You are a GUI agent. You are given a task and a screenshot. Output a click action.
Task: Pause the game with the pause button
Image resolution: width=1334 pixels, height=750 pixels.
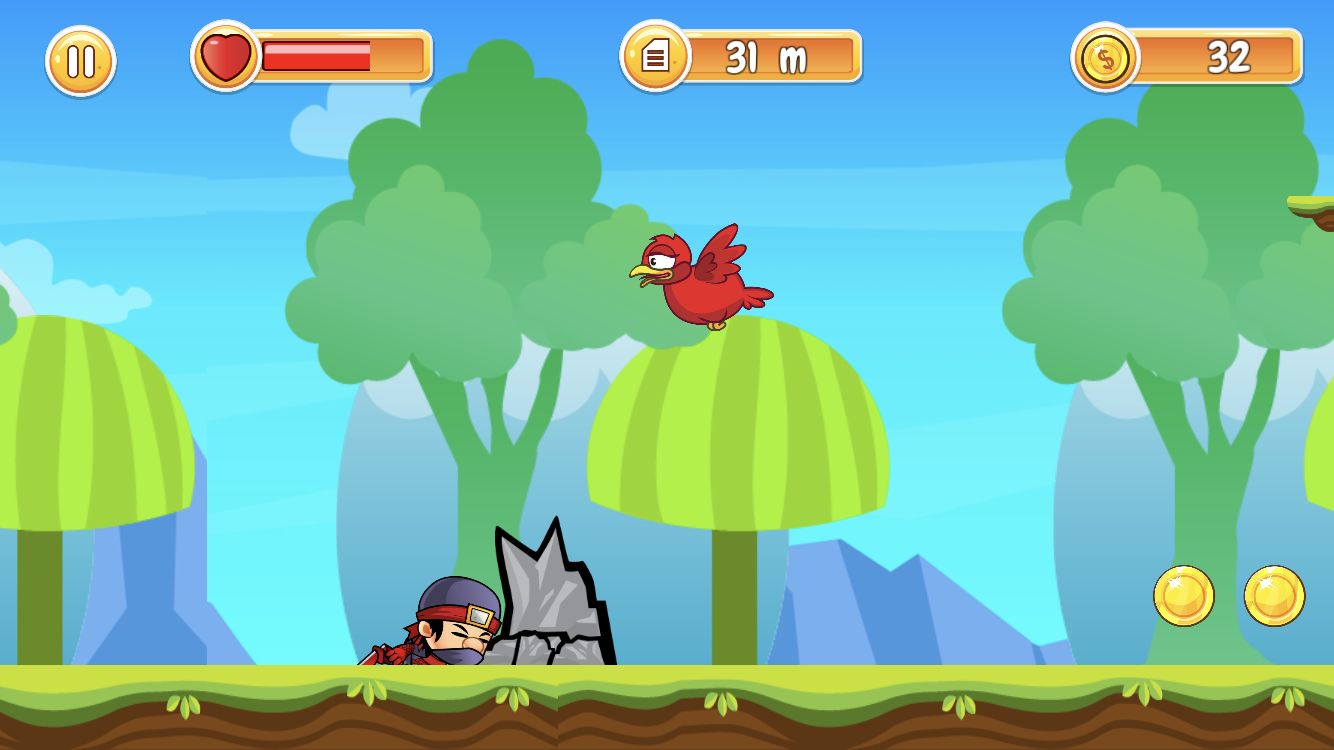click(x=81, y=61)
